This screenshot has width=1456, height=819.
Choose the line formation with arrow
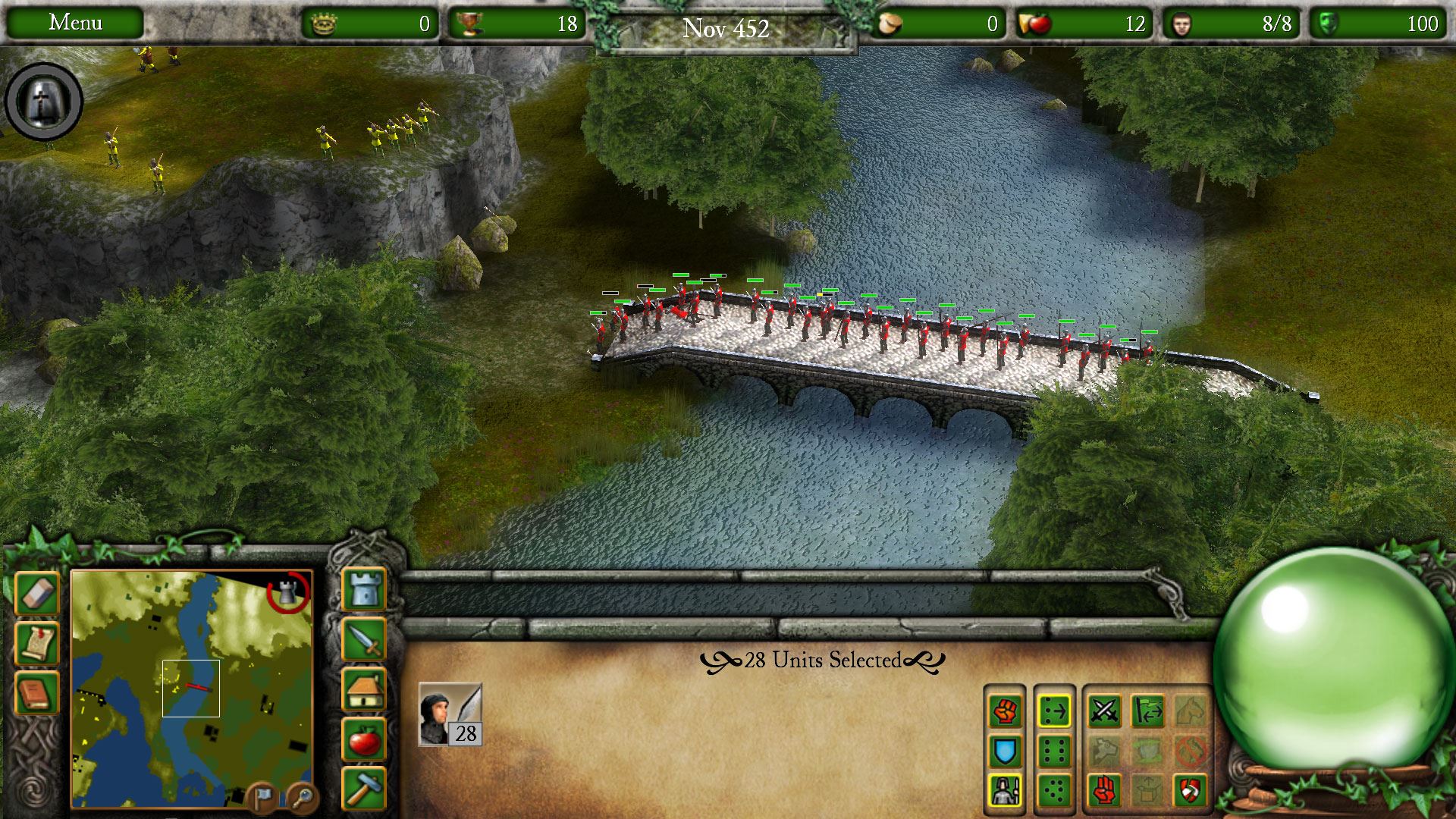click(1054, 711)
